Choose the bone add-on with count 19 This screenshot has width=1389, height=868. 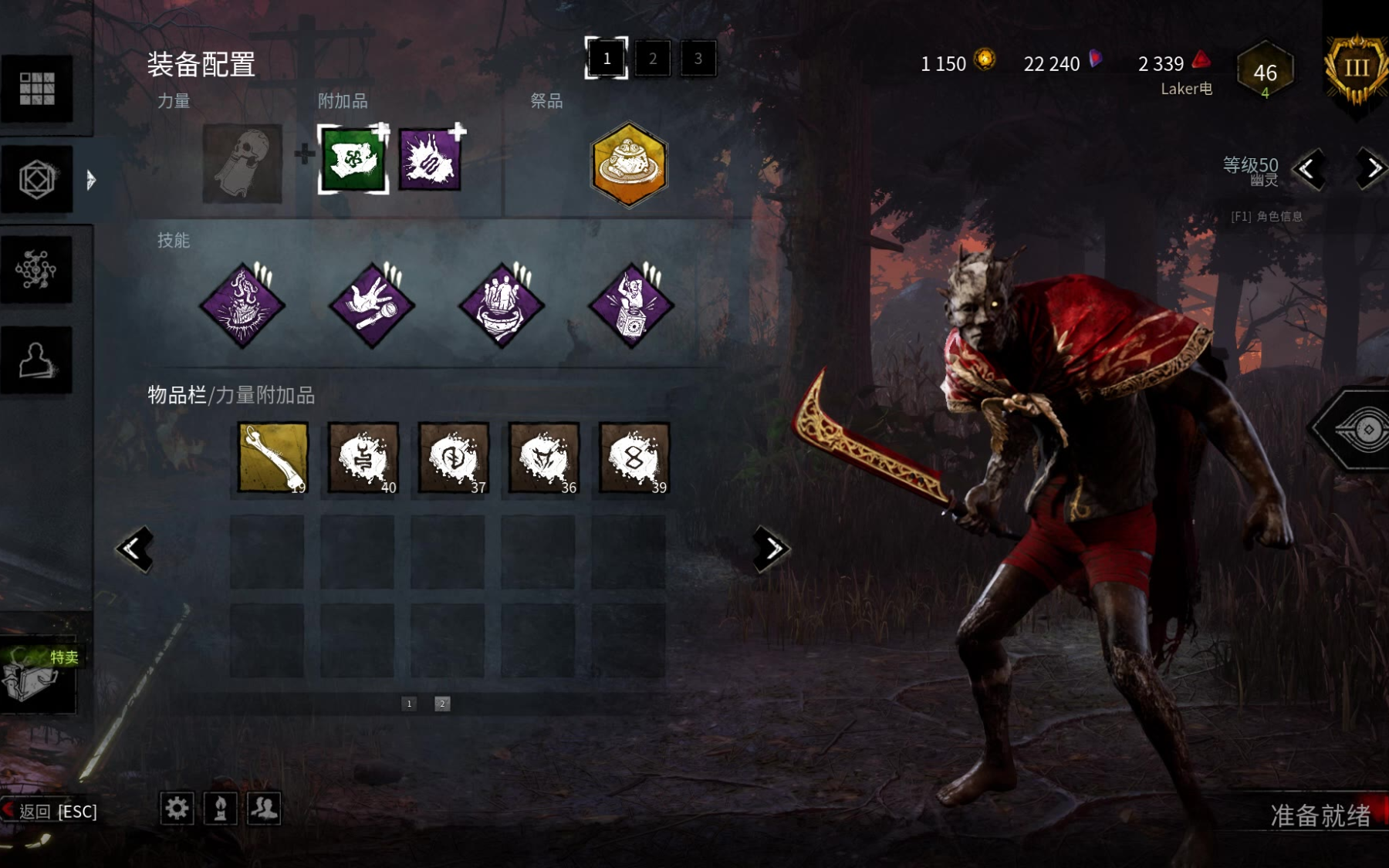pos(273,458)
